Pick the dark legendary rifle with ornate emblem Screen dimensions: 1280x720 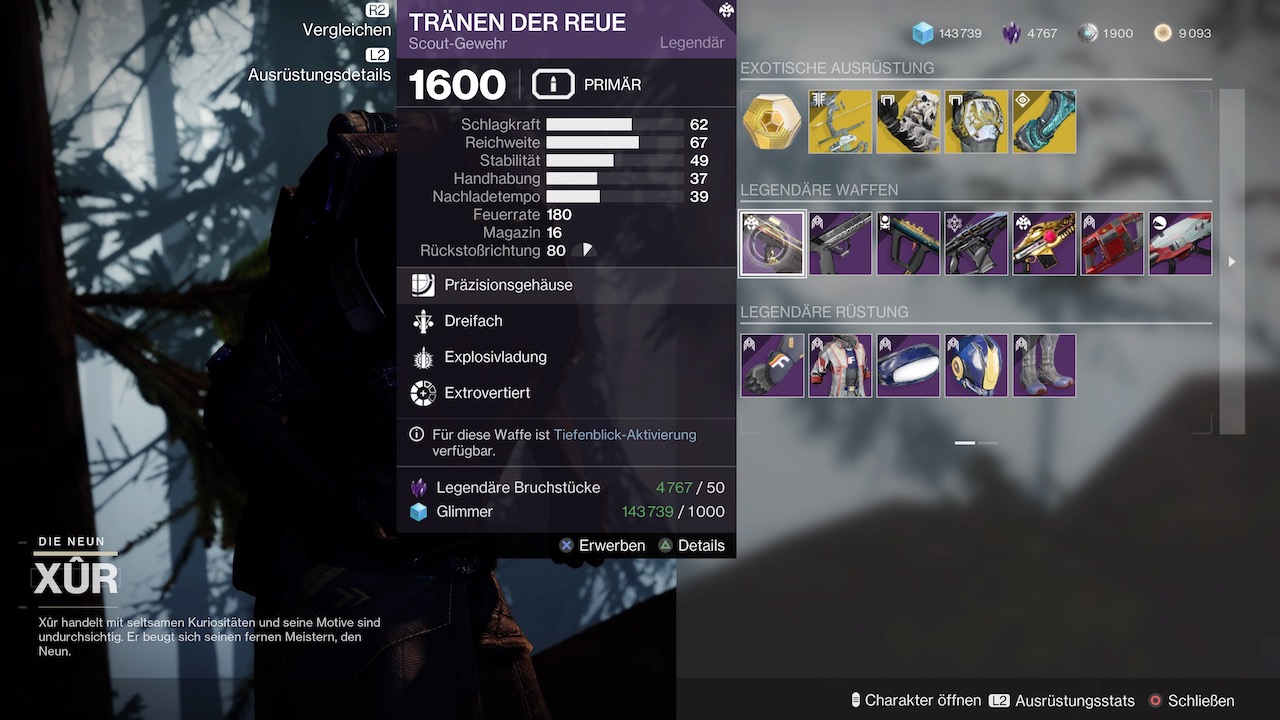[976, 243]
